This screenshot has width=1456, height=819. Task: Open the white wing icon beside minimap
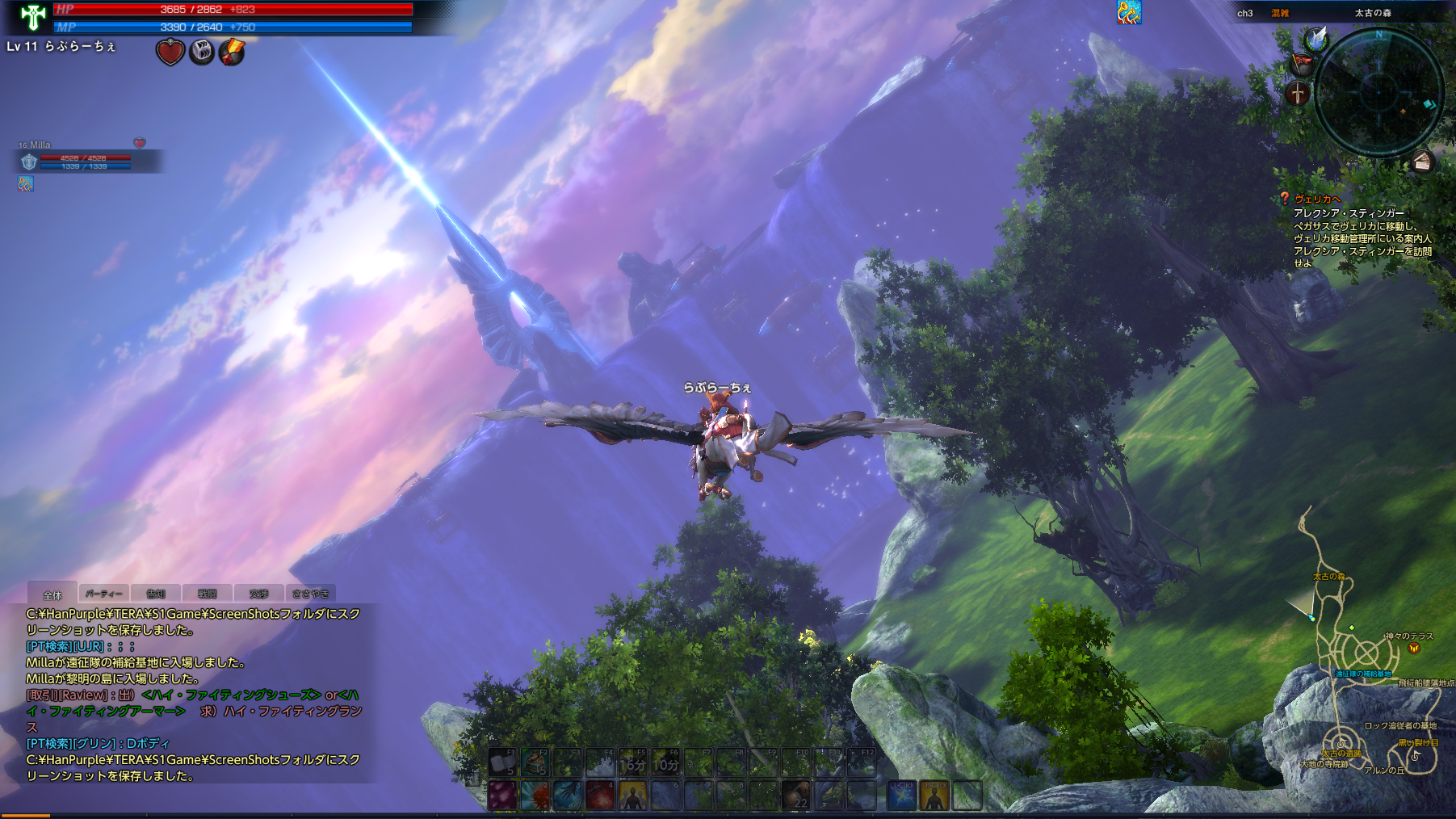(x=1316, y=38)
